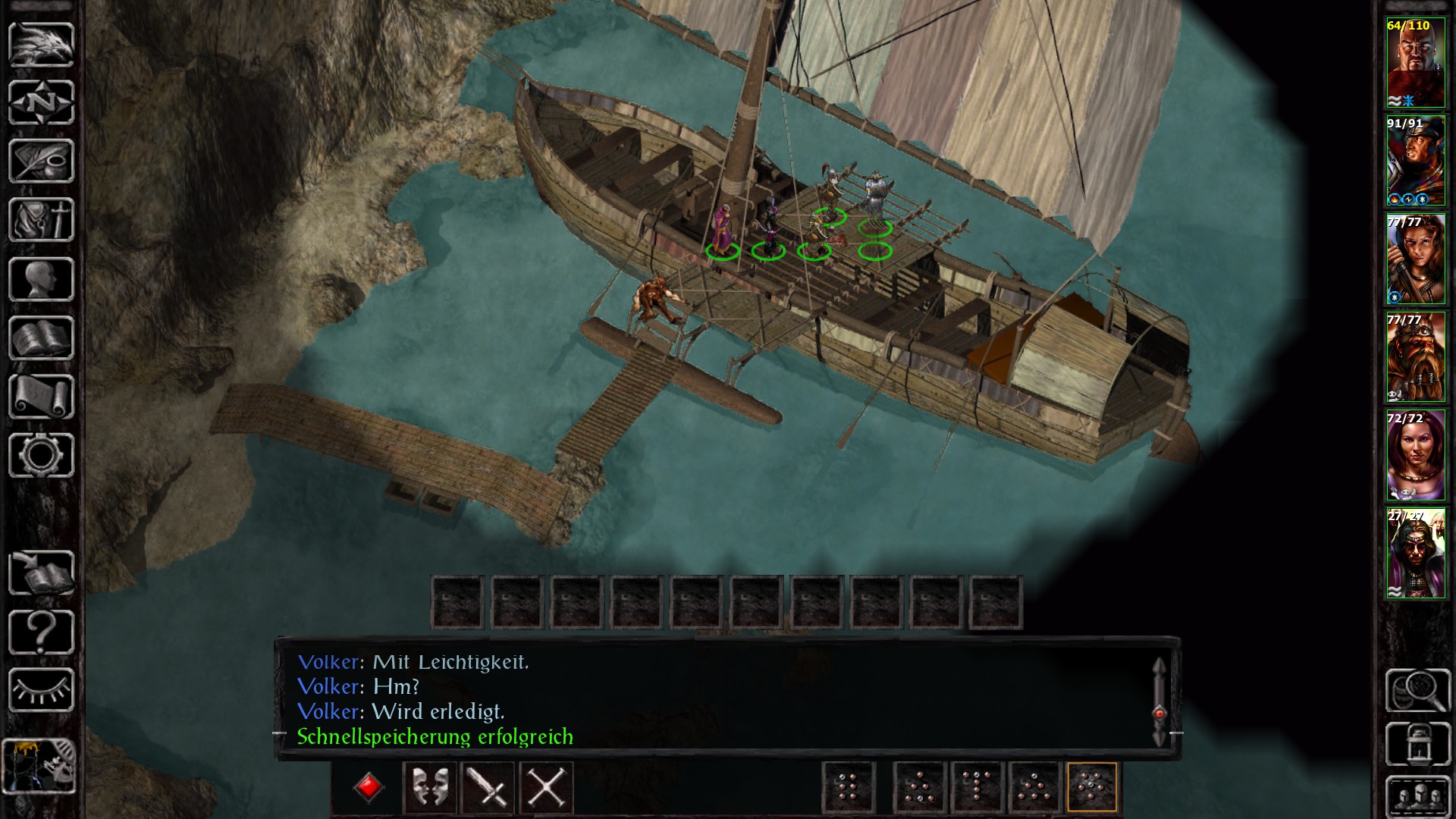Click the theater masks talk button

tap(429, 787)
